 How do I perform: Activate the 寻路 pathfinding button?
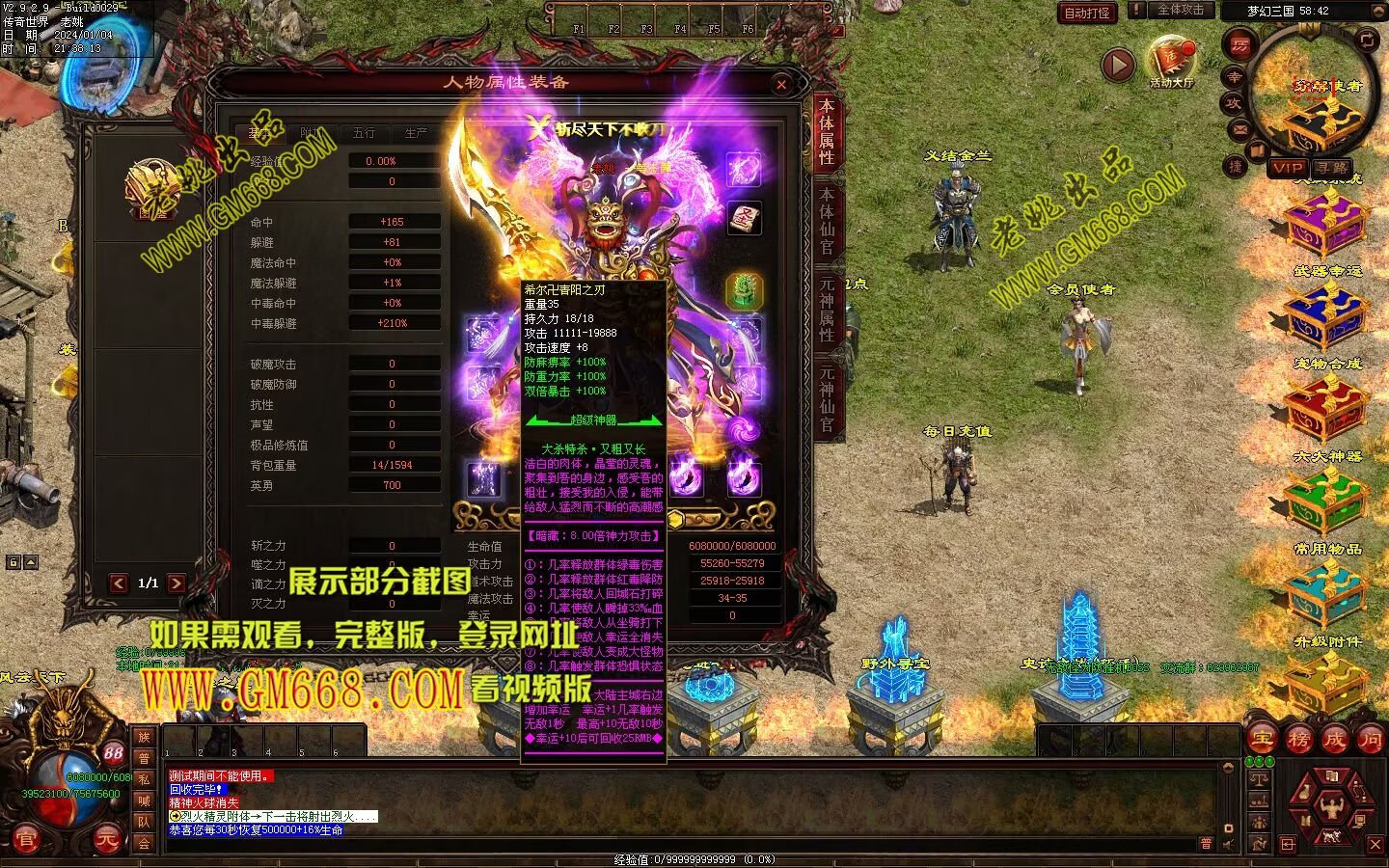pyautogui.click(x=1329, y=168)
